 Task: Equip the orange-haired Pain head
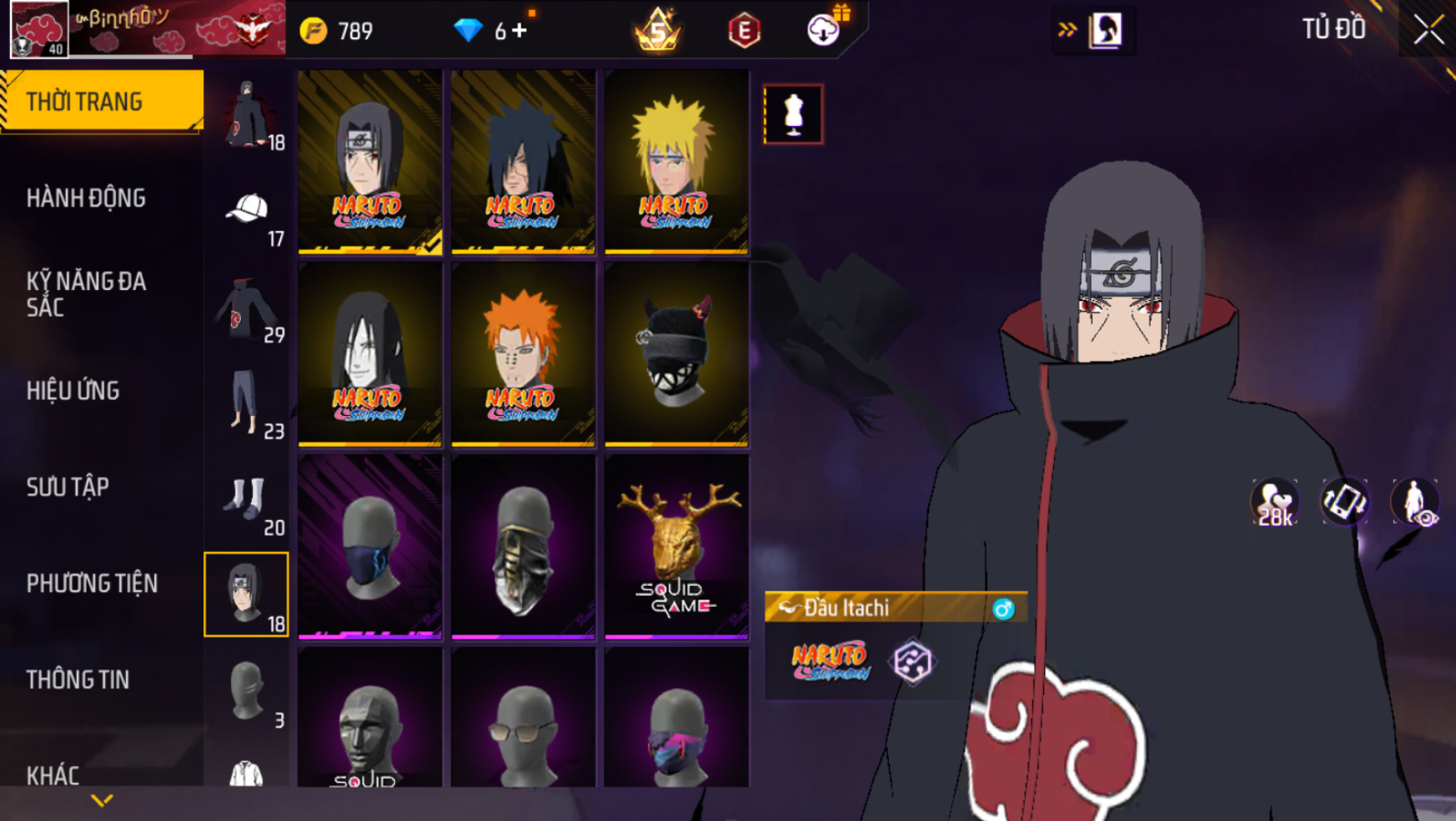523,354
